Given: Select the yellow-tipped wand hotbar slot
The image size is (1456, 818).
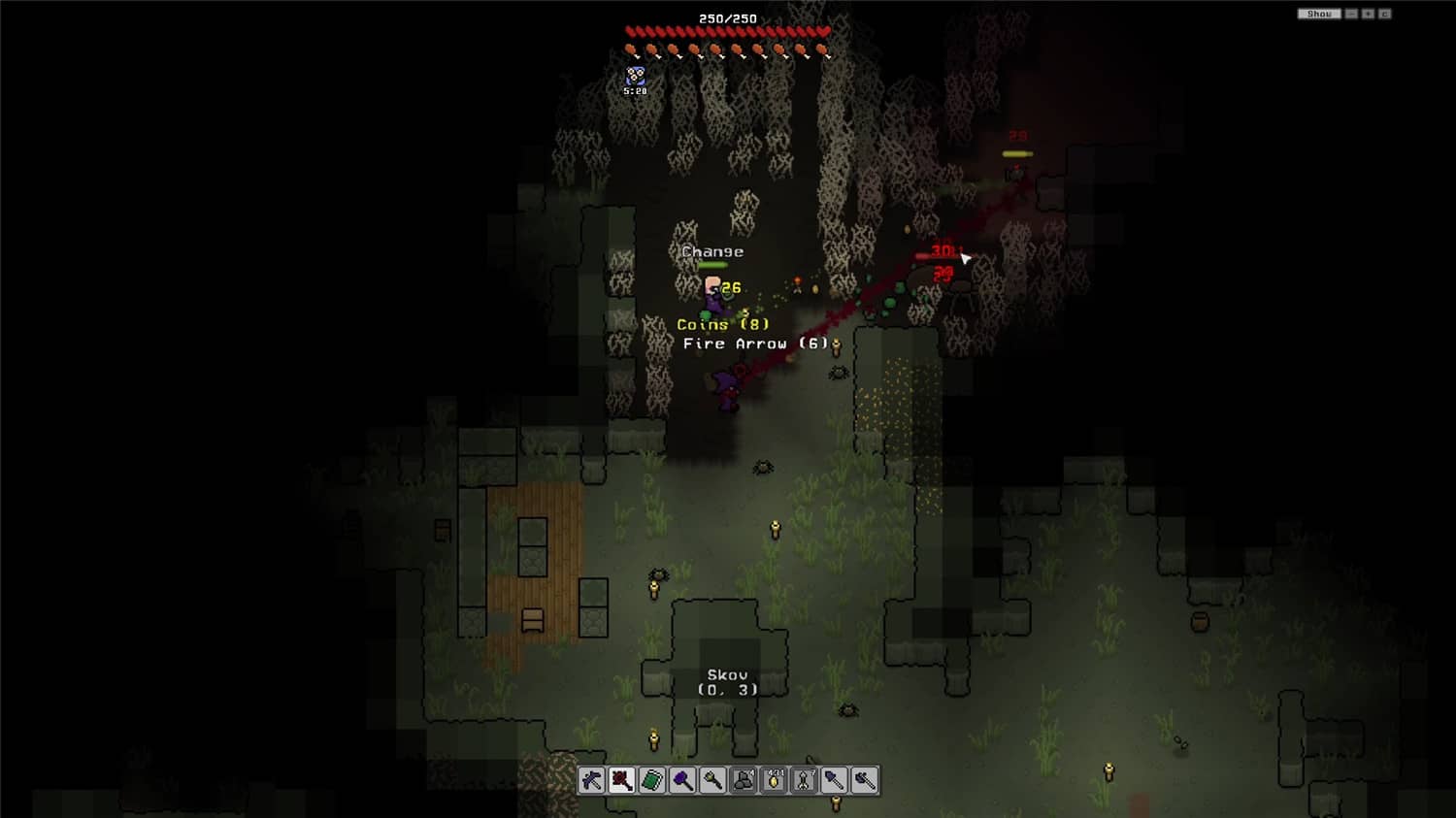Looking at the screenshot, I should click(x=712, y=780).
